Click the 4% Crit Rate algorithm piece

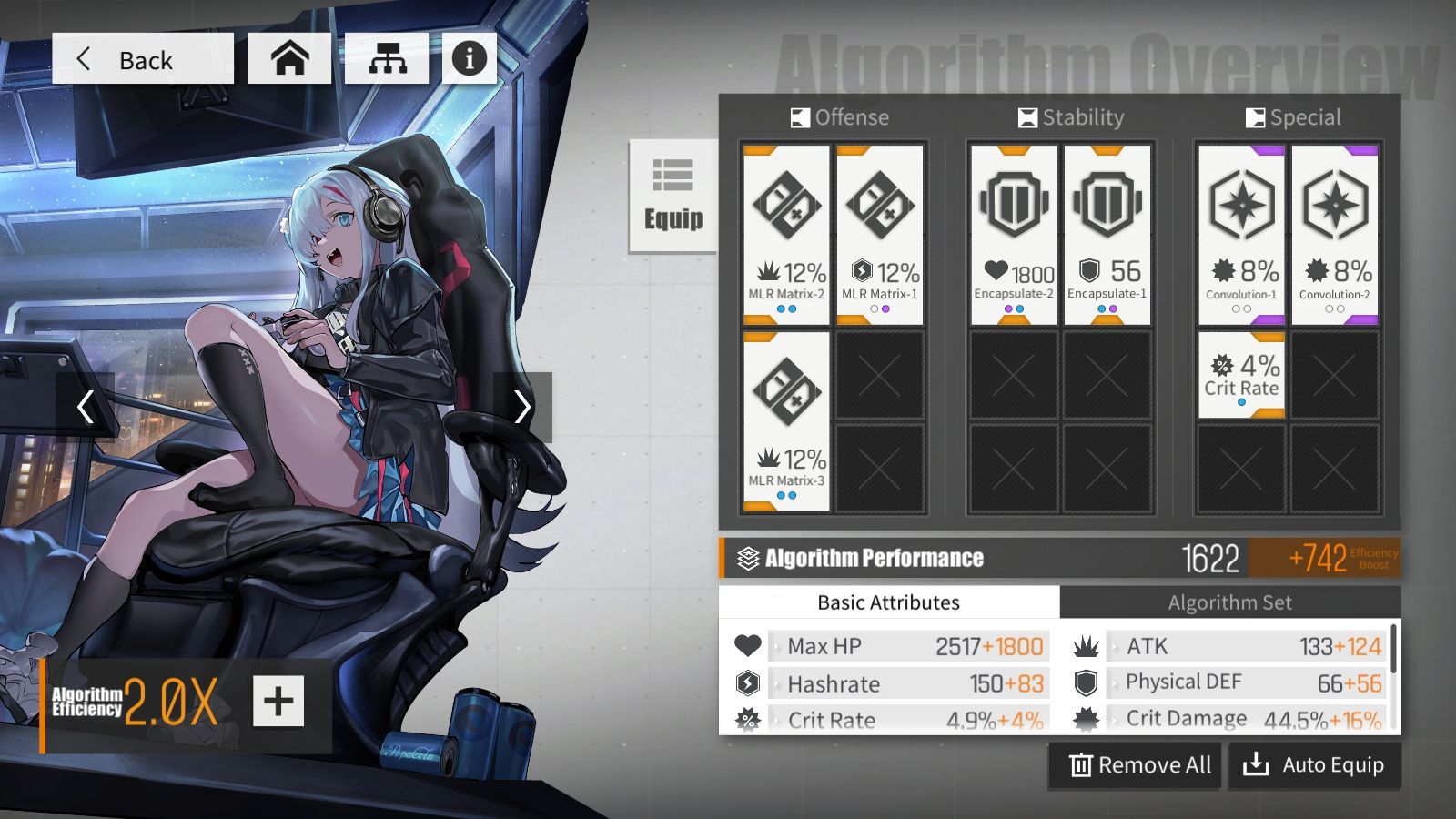(x=1241, y=375)
